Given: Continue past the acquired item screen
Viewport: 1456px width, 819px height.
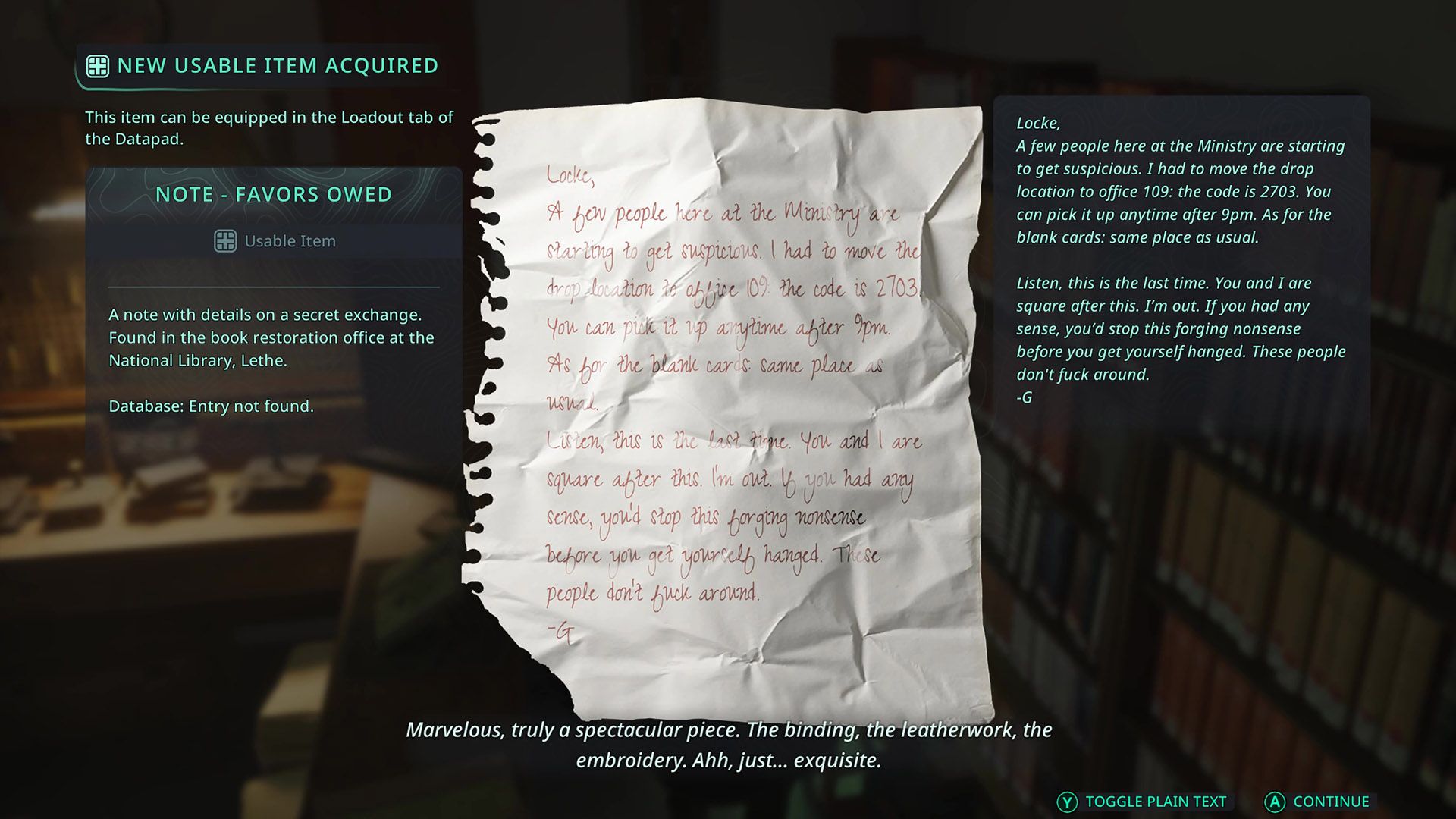Looking at the screenshot, I should 1318,802.
